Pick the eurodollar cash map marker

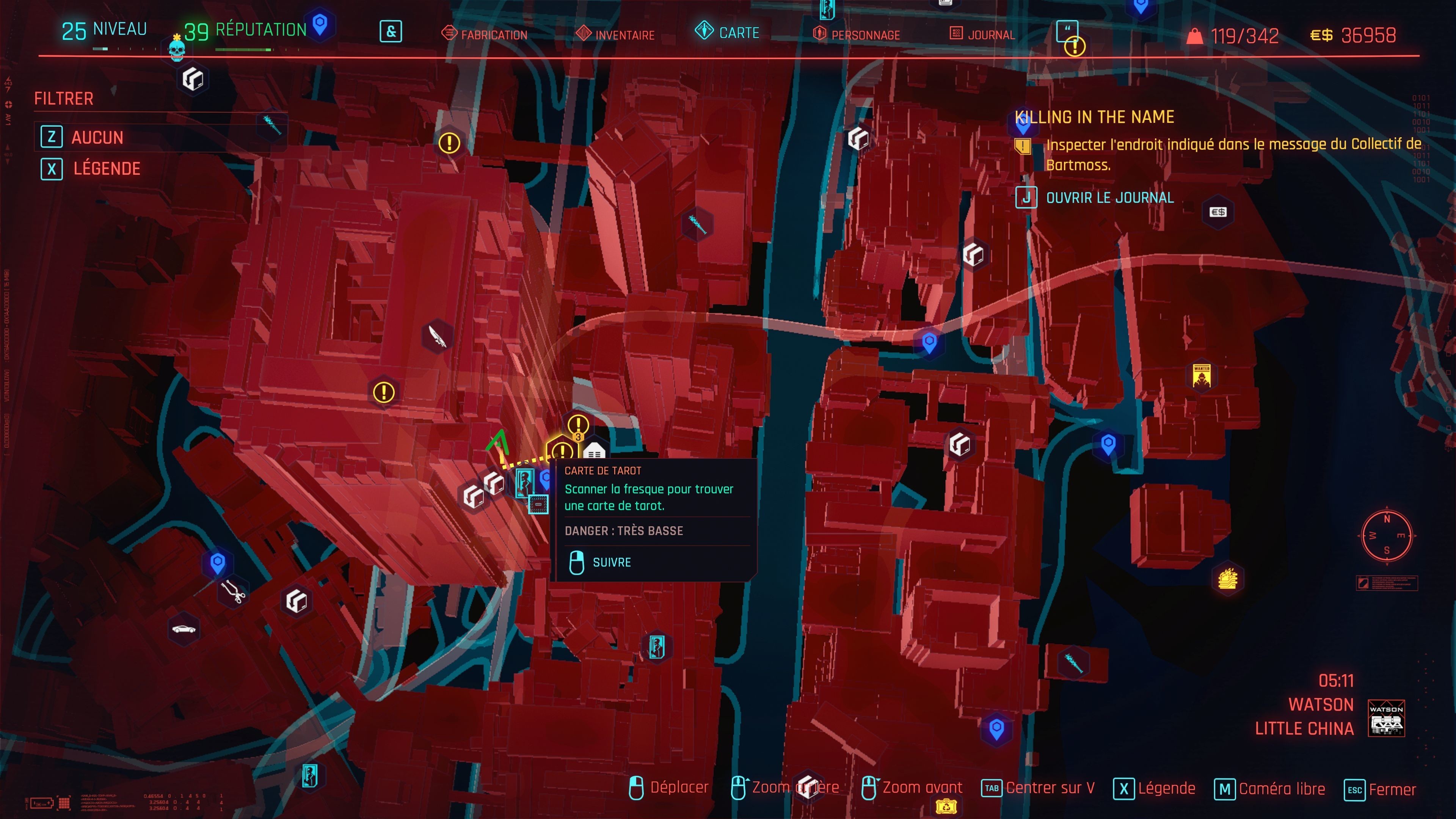(1218, 212)
